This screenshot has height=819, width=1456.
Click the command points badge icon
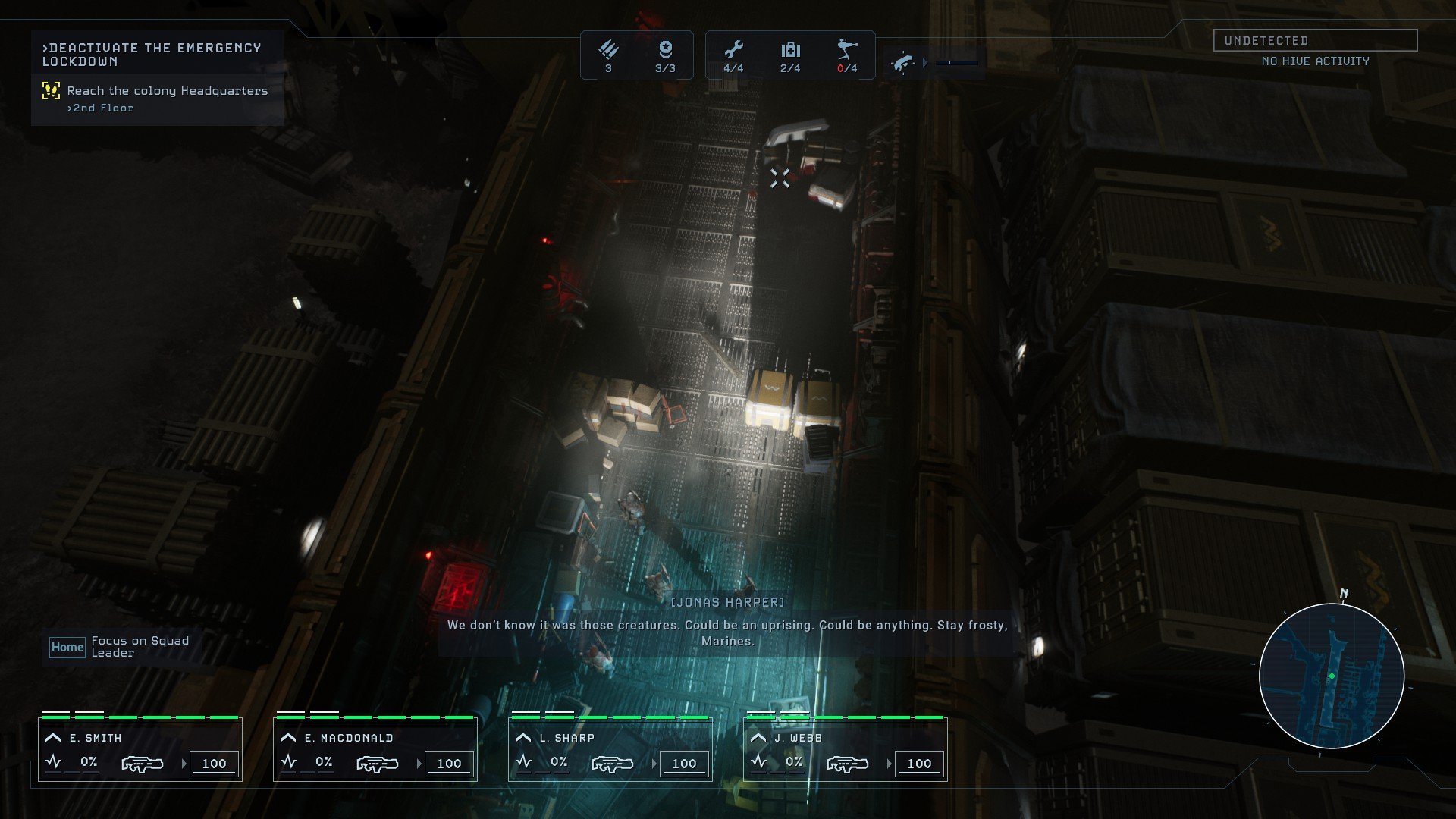pos(665,51)
